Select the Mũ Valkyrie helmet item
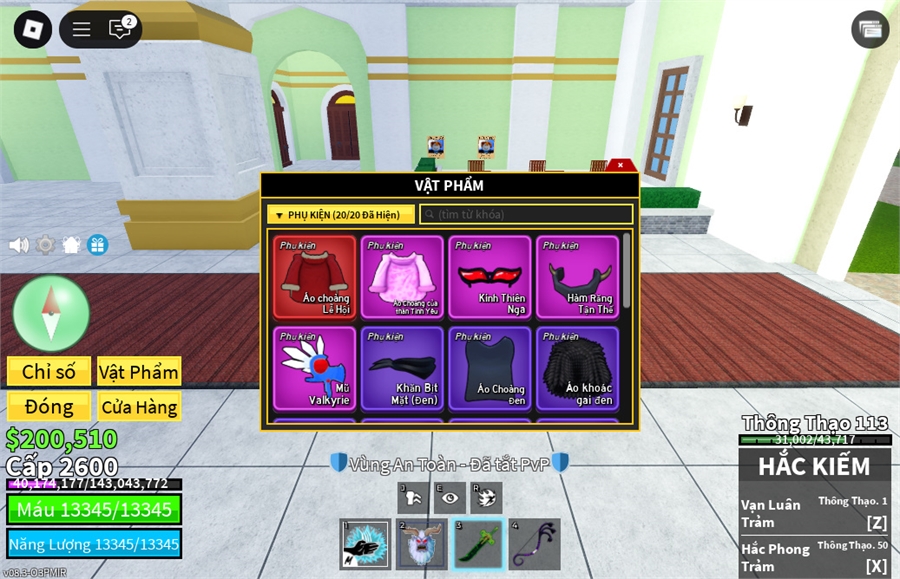900x579 pixels. coord(314,368)
